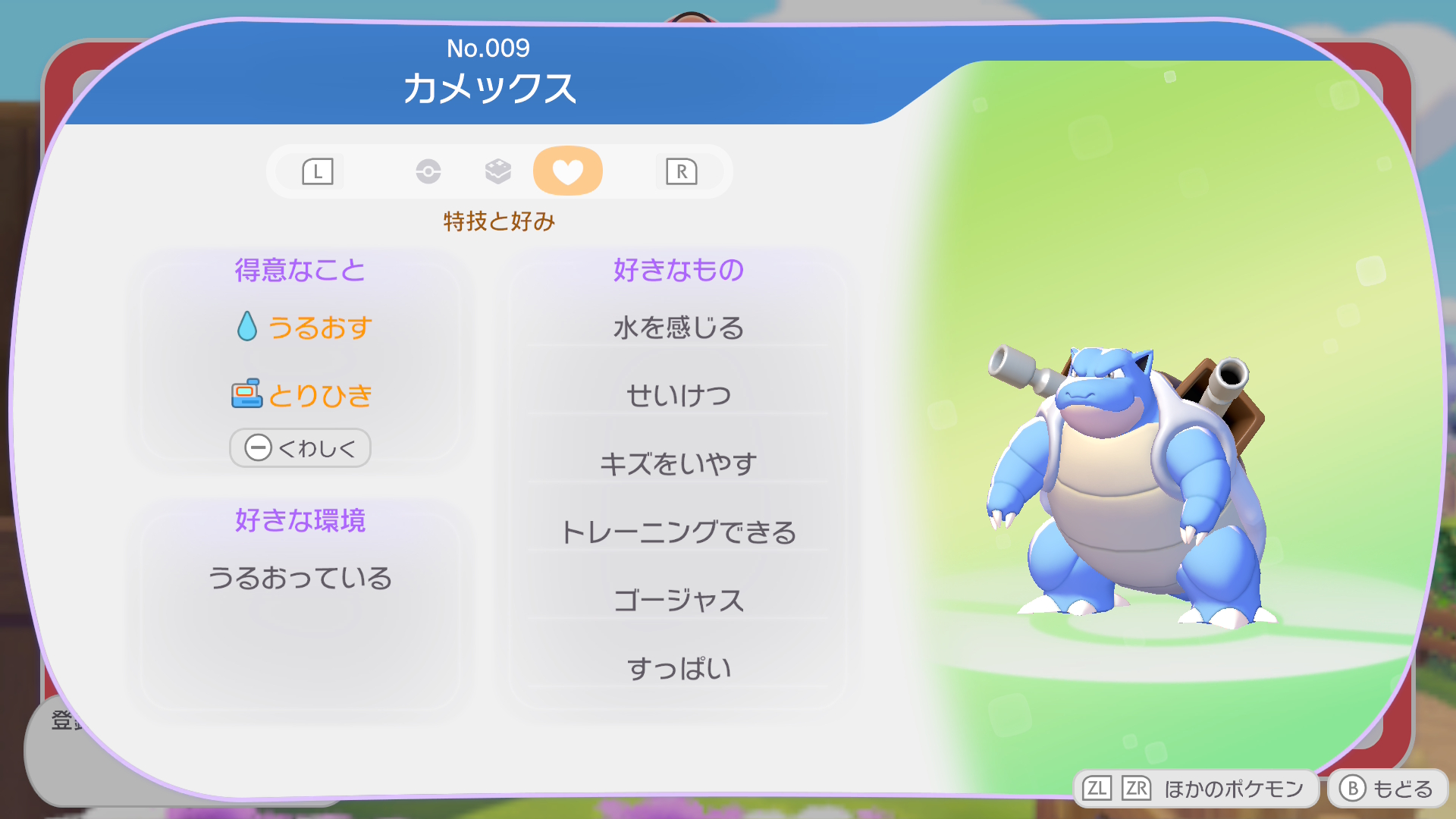
Task: Select the うるおす specialty entry
Action: 303,328
